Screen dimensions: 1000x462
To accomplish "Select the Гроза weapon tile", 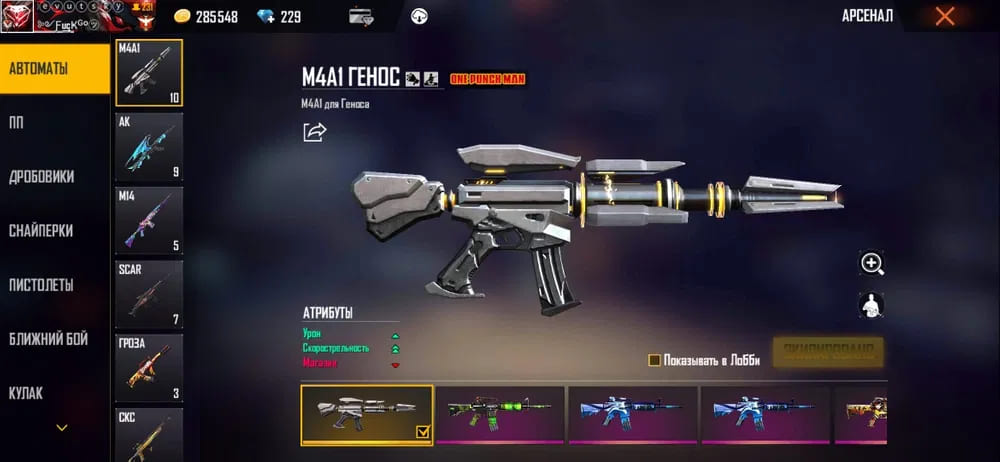I will (150, 368).
